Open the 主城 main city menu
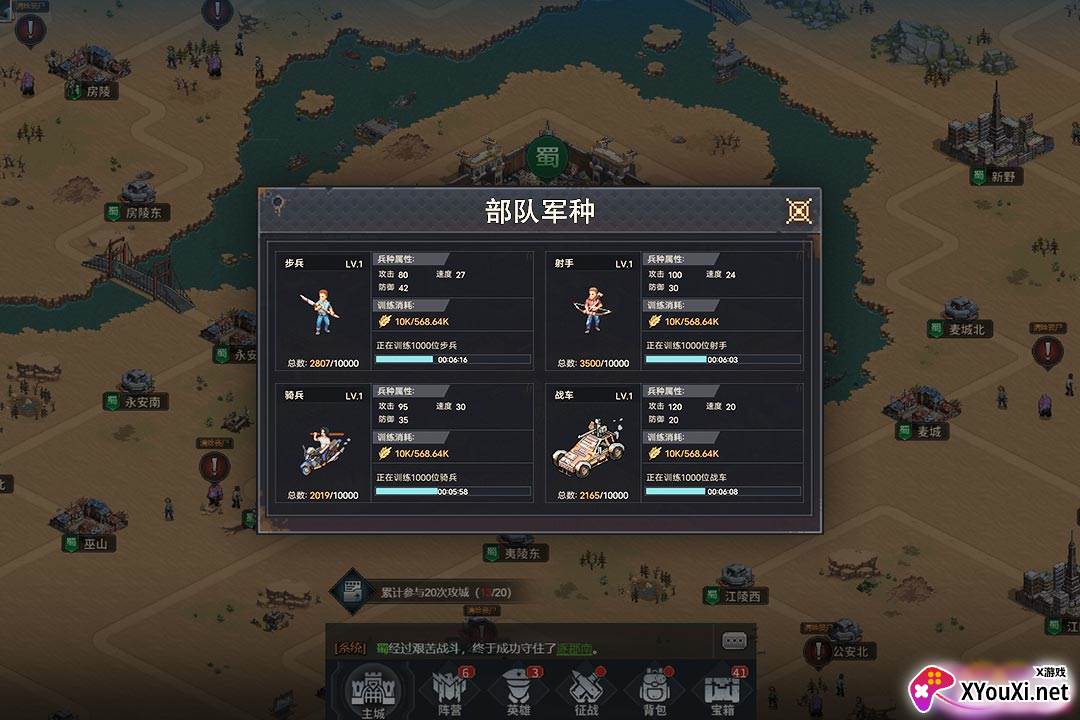Image resolution: width=1080 pixels, height=720 pixels. (372, 690)
